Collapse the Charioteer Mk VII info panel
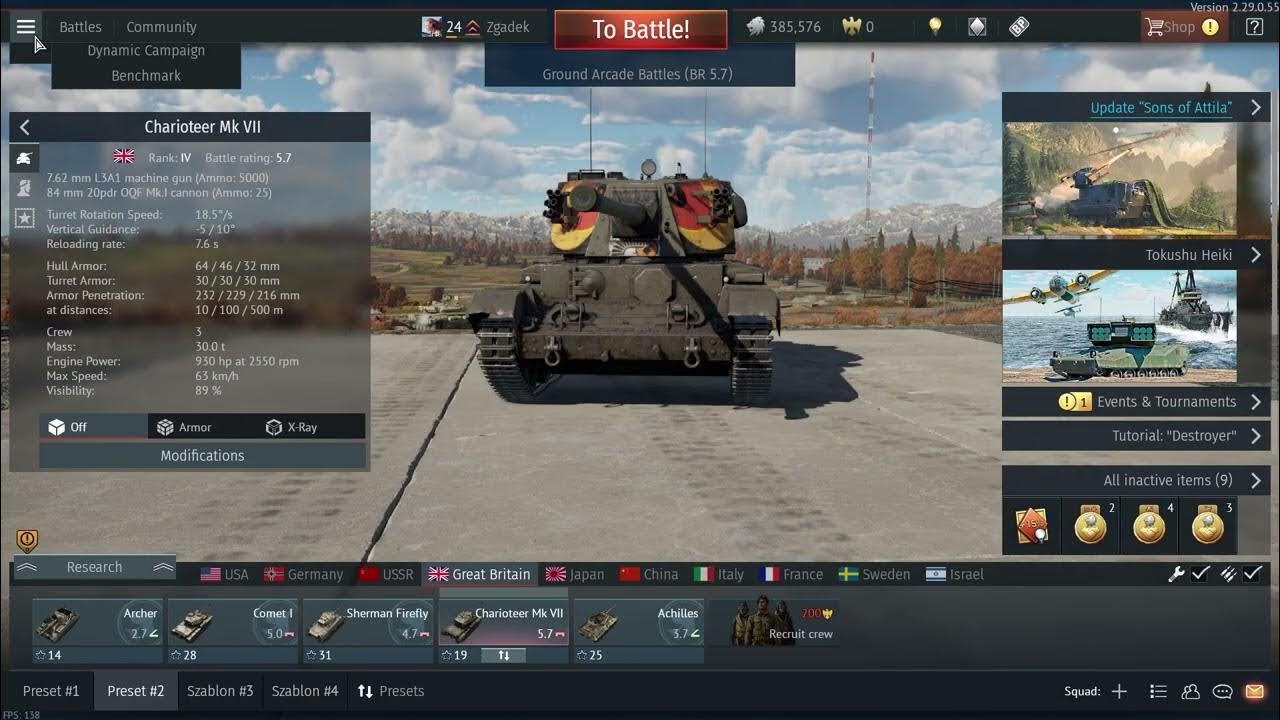This screenshot has width=1280, height=720. (23, 127)
